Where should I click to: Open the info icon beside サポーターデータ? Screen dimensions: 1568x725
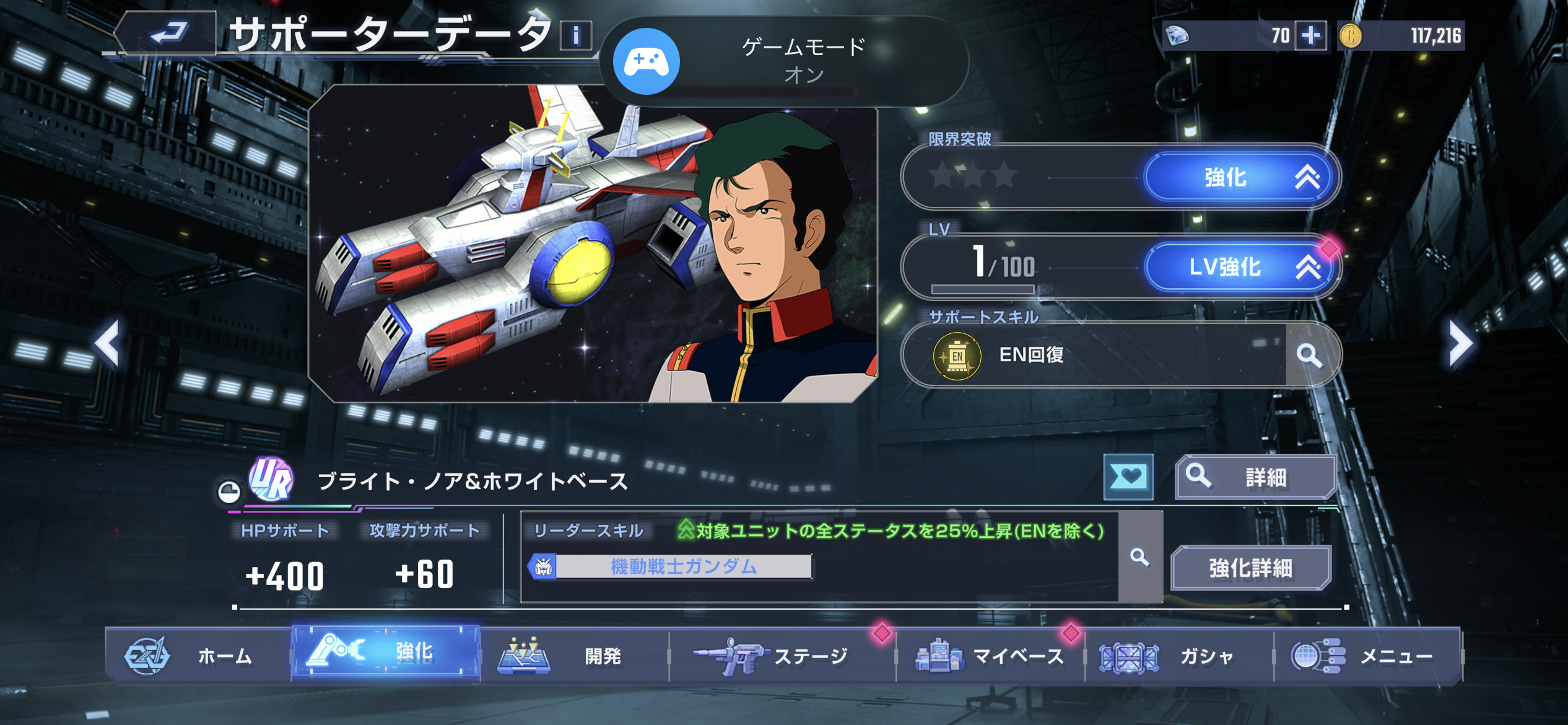coord(575,35)
